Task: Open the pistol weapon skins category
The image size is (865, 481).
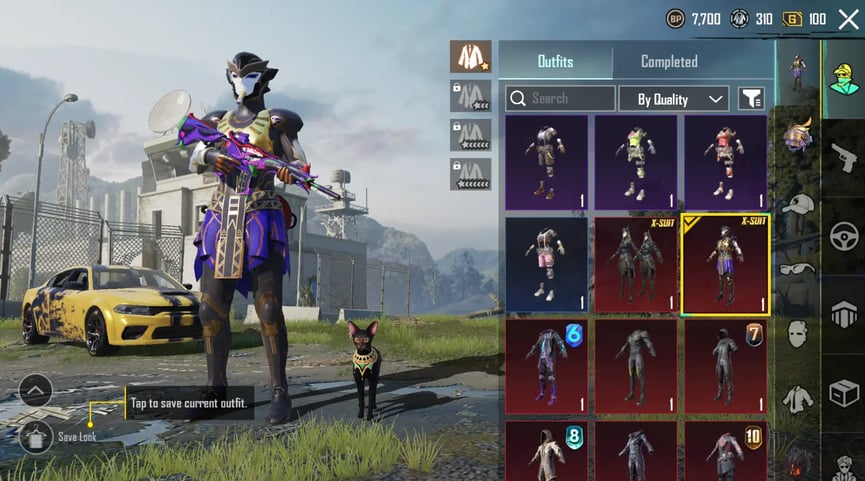Action: point(844,156)
